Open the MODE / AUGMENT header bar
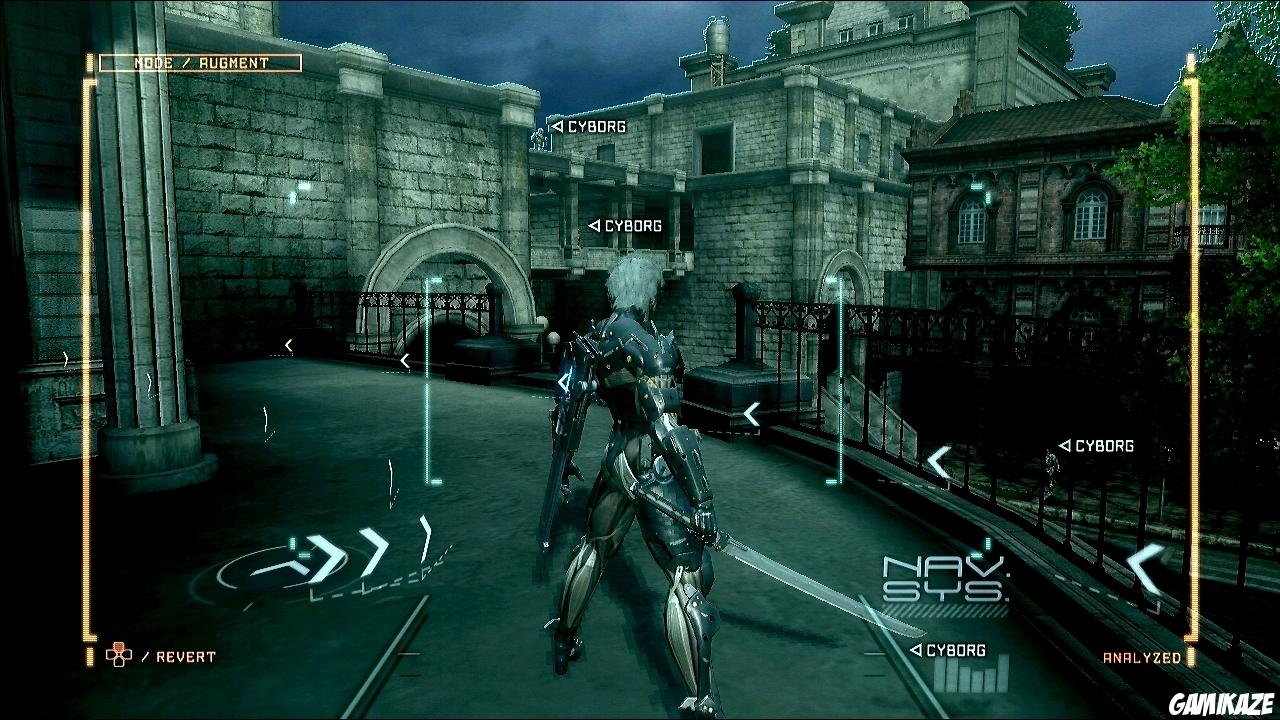 click(x=199, y=64)
